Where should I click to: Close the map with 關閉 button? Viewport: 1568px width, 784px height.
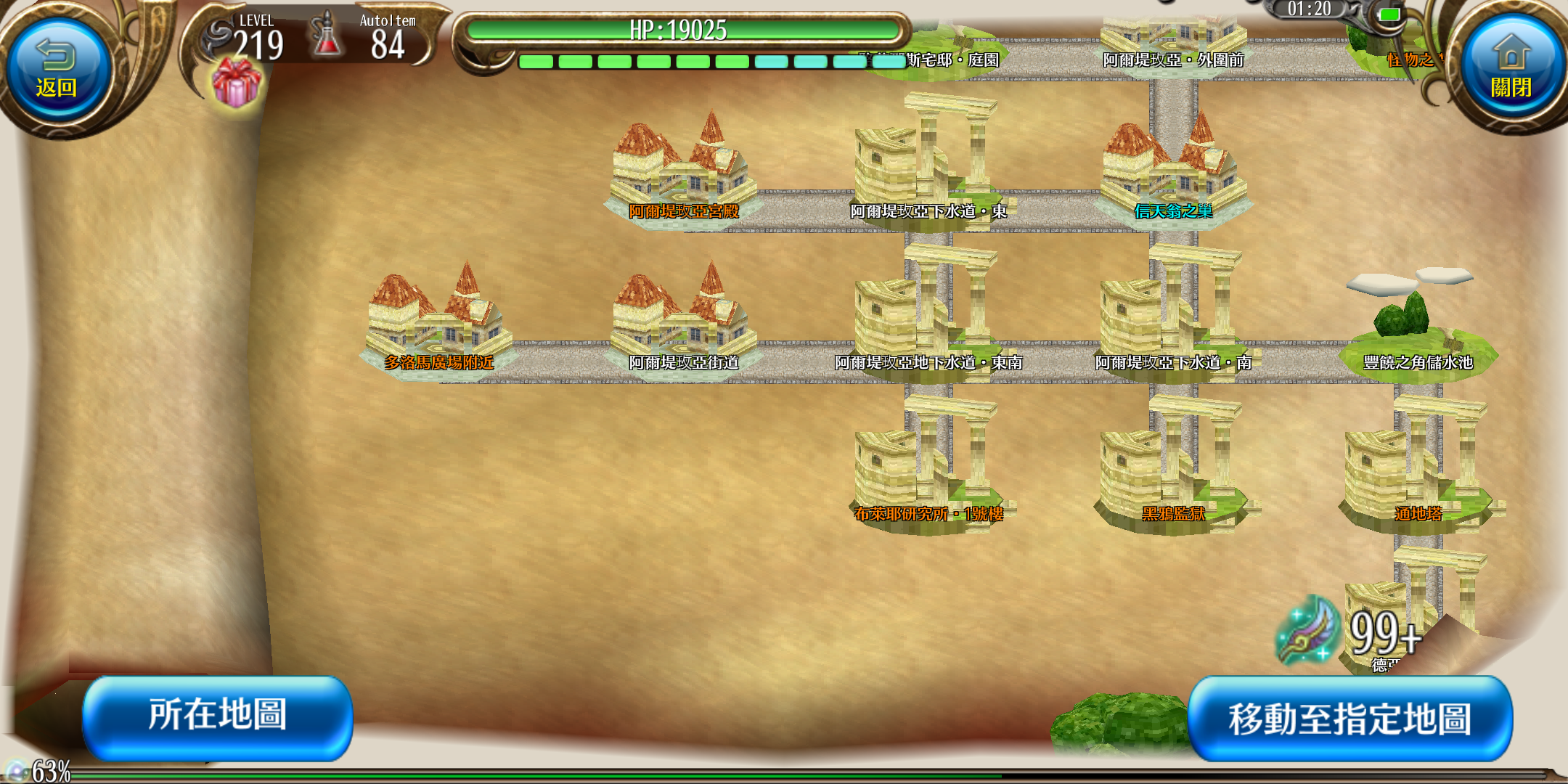click(1511, 71)
